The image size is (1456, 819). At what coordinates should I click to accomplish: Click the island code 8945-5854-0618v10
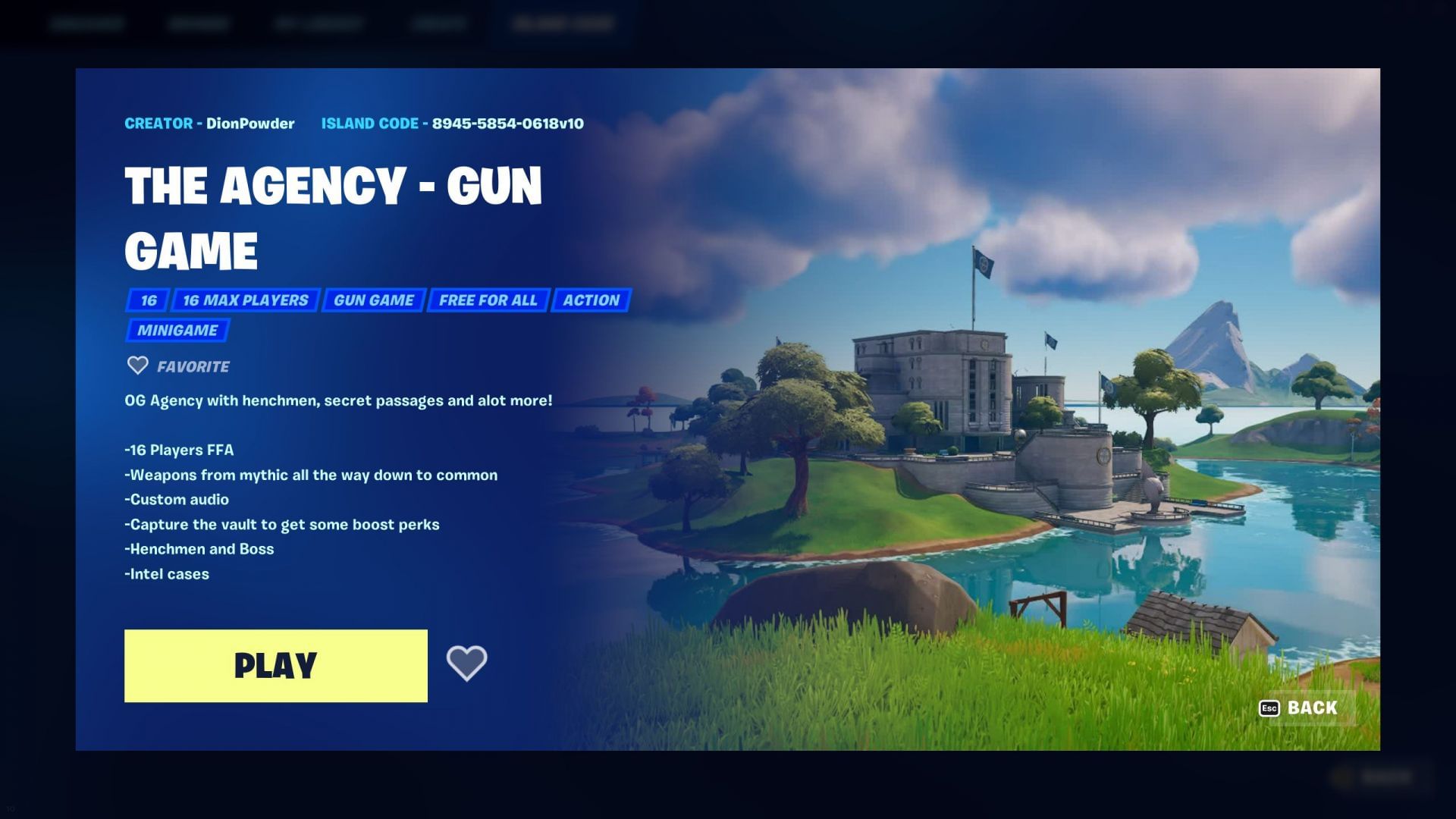[x=508, y=123]
